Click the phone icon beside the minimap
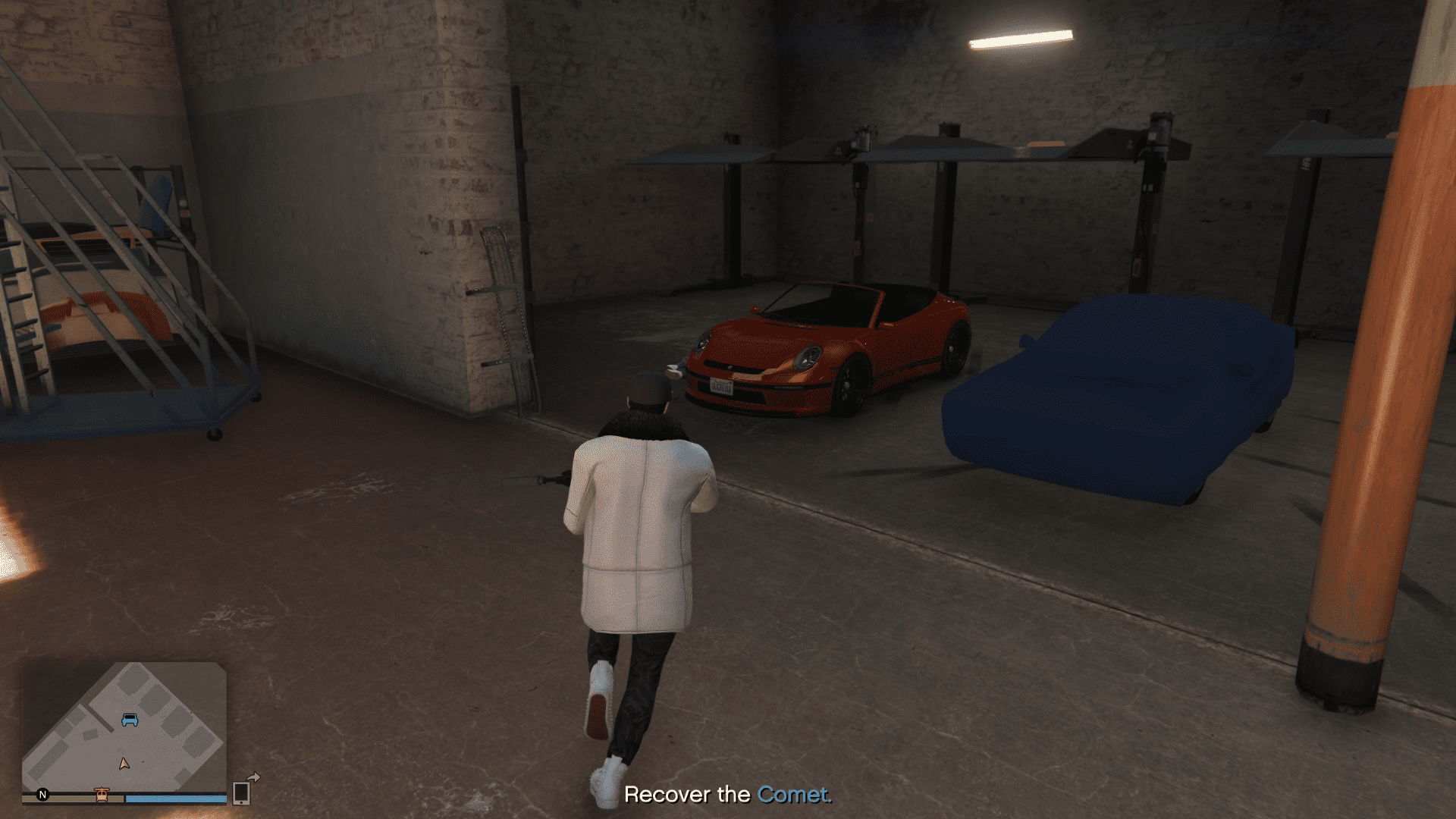Image resolution: width=1456 pixels, height=819 pixels. coord(241,793)
